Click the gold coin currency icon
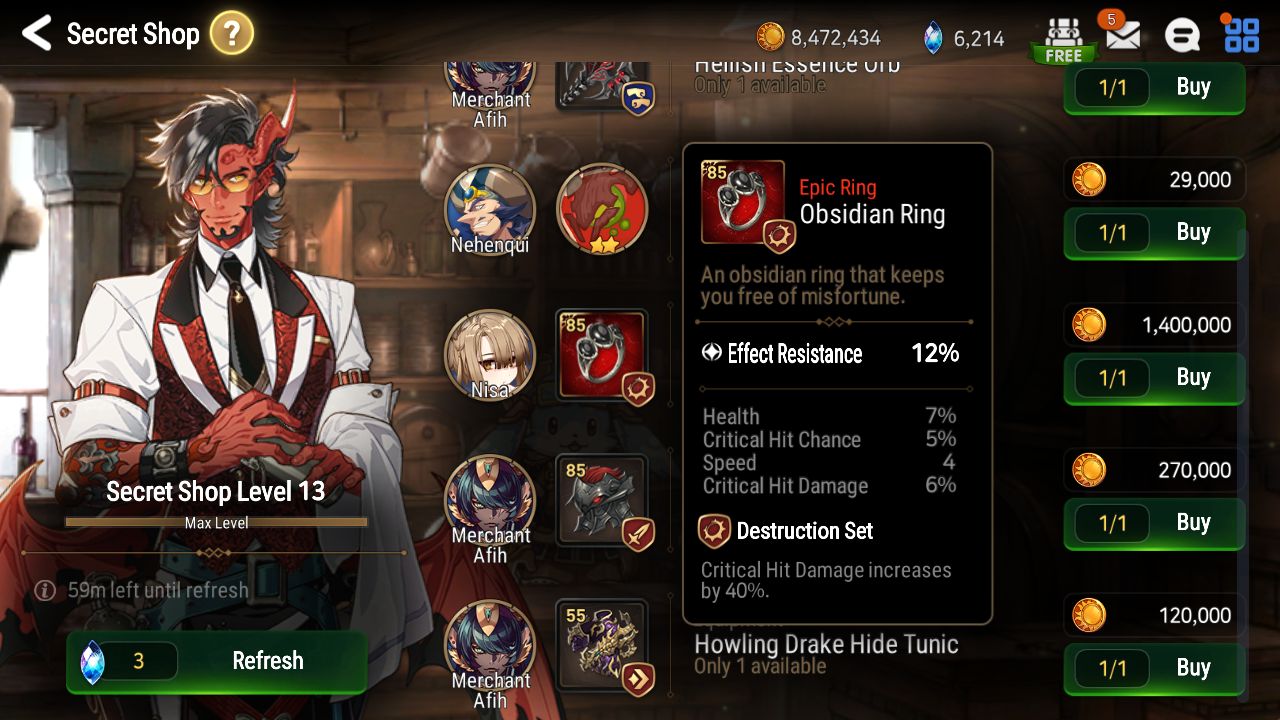1280x720 pixels. [770, 38]
